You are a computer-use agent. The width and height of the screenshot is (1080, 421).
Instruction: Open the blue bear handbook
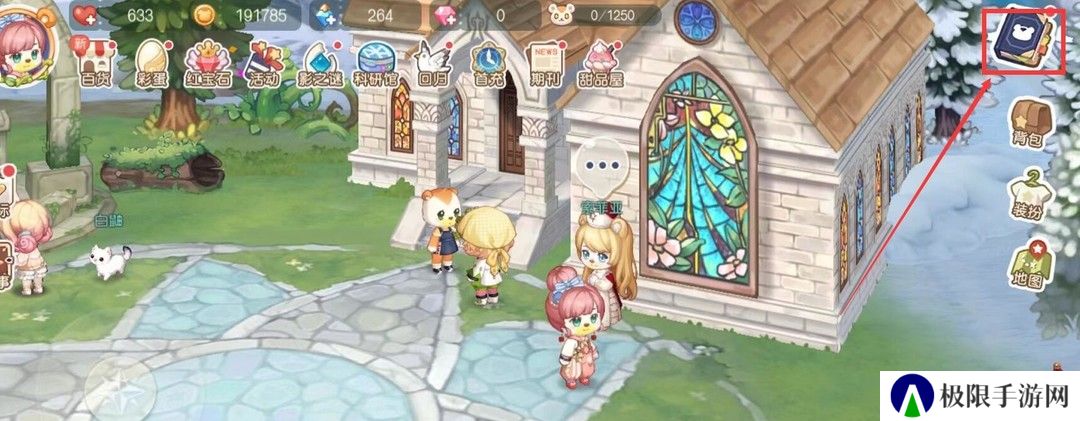point(1024,41)
